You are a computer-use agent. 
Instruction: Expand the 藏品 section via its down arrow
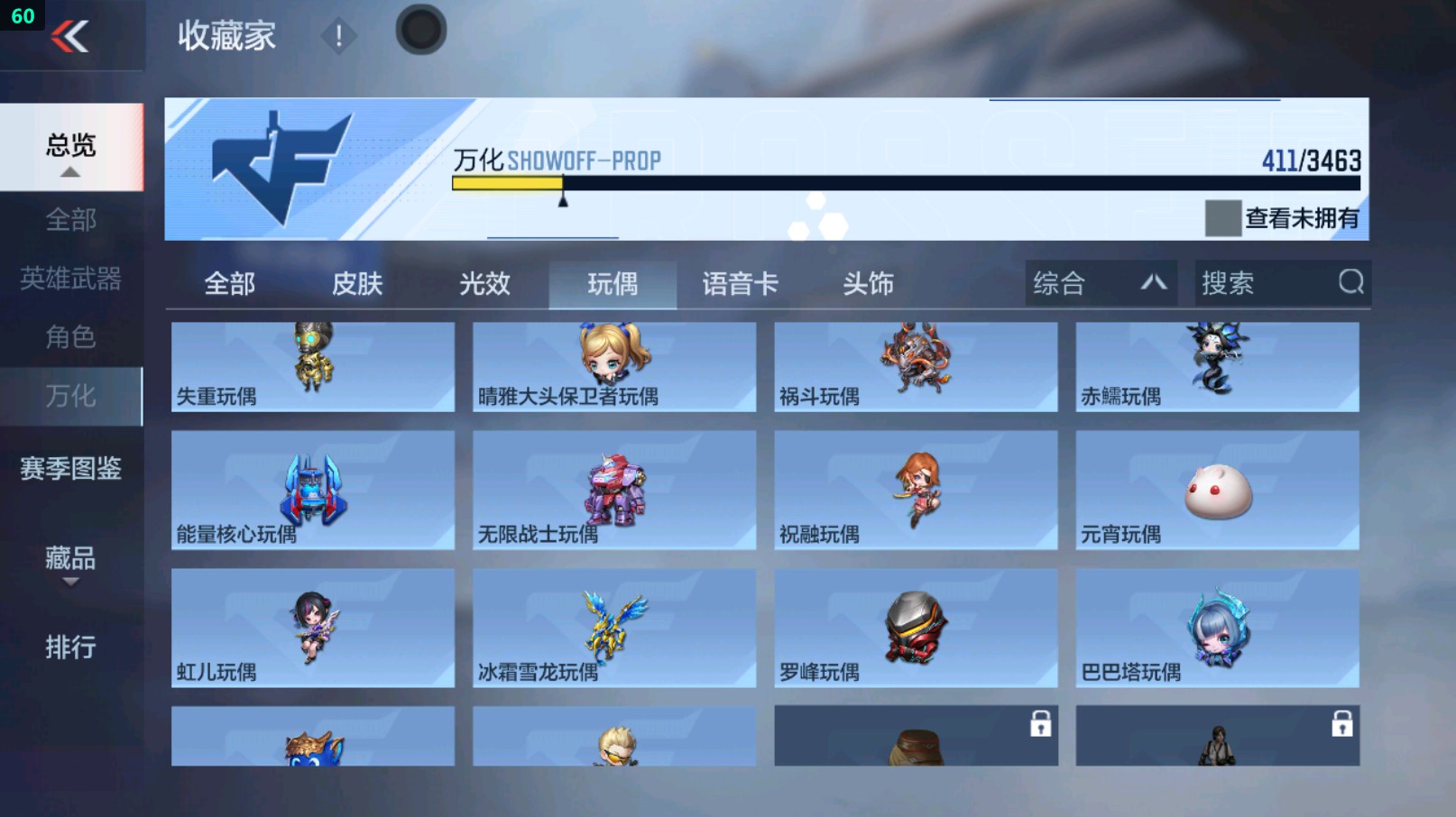point(70,582)
